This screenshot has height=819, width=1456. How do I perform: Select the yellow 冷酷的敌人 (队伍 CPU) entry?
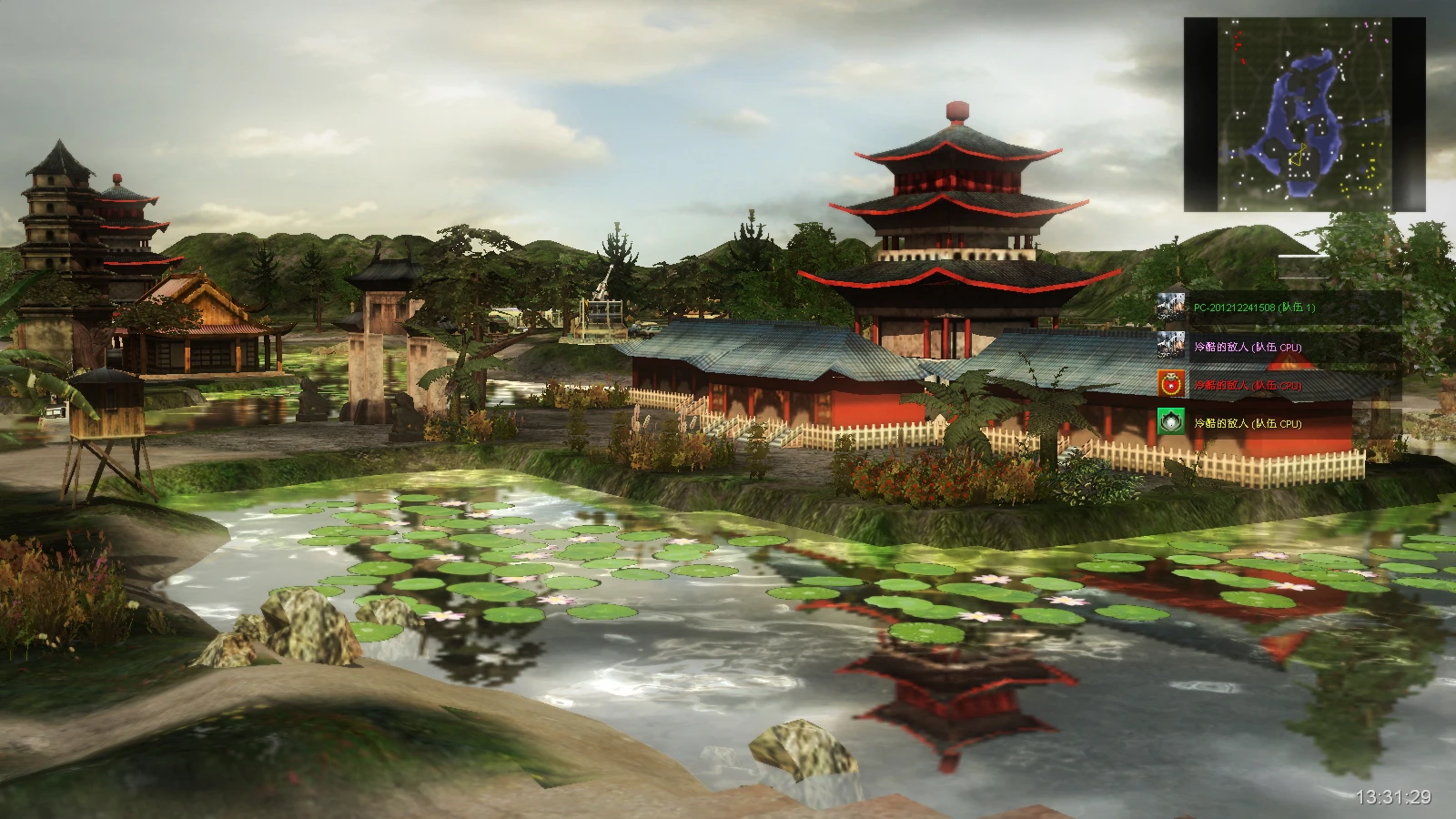pyautogui.click(x=1248, y=425)
